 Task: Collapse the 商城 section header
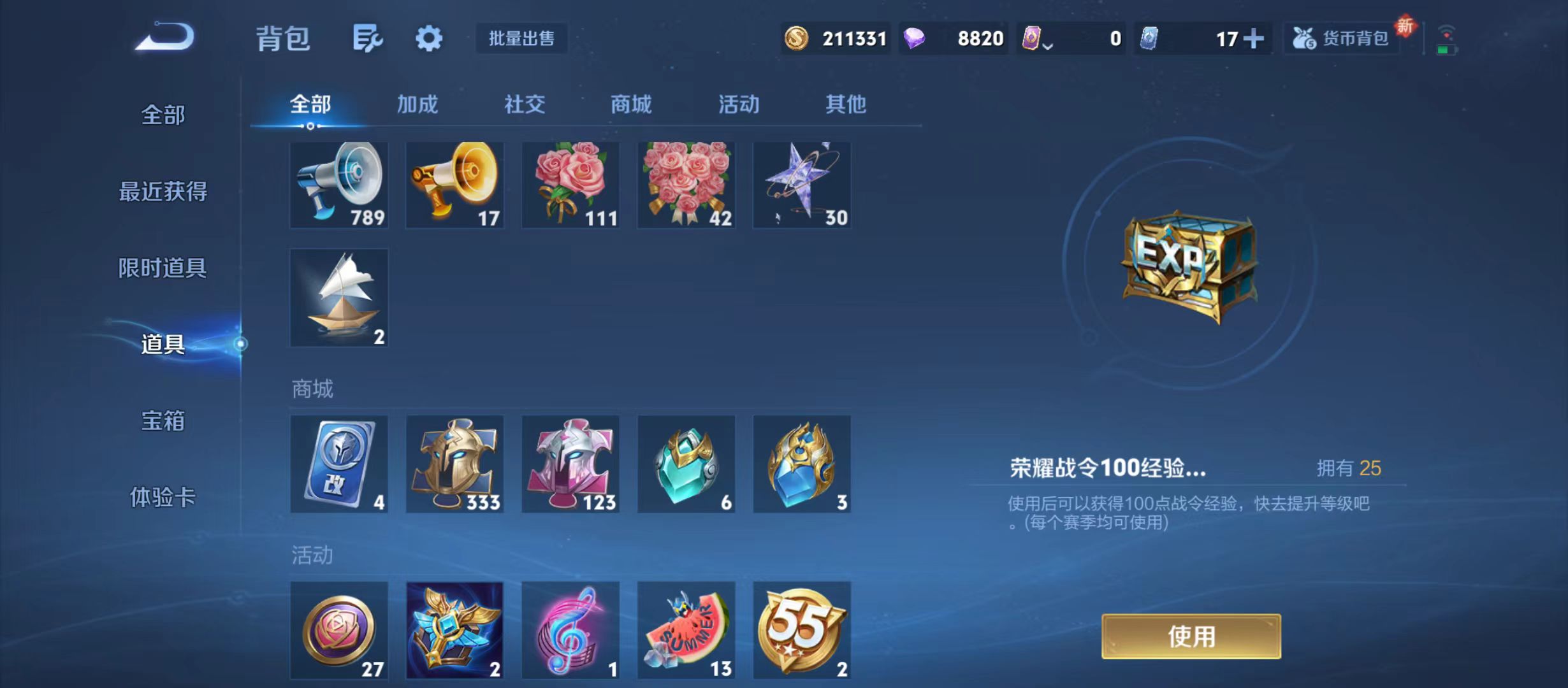pos(312,389)
